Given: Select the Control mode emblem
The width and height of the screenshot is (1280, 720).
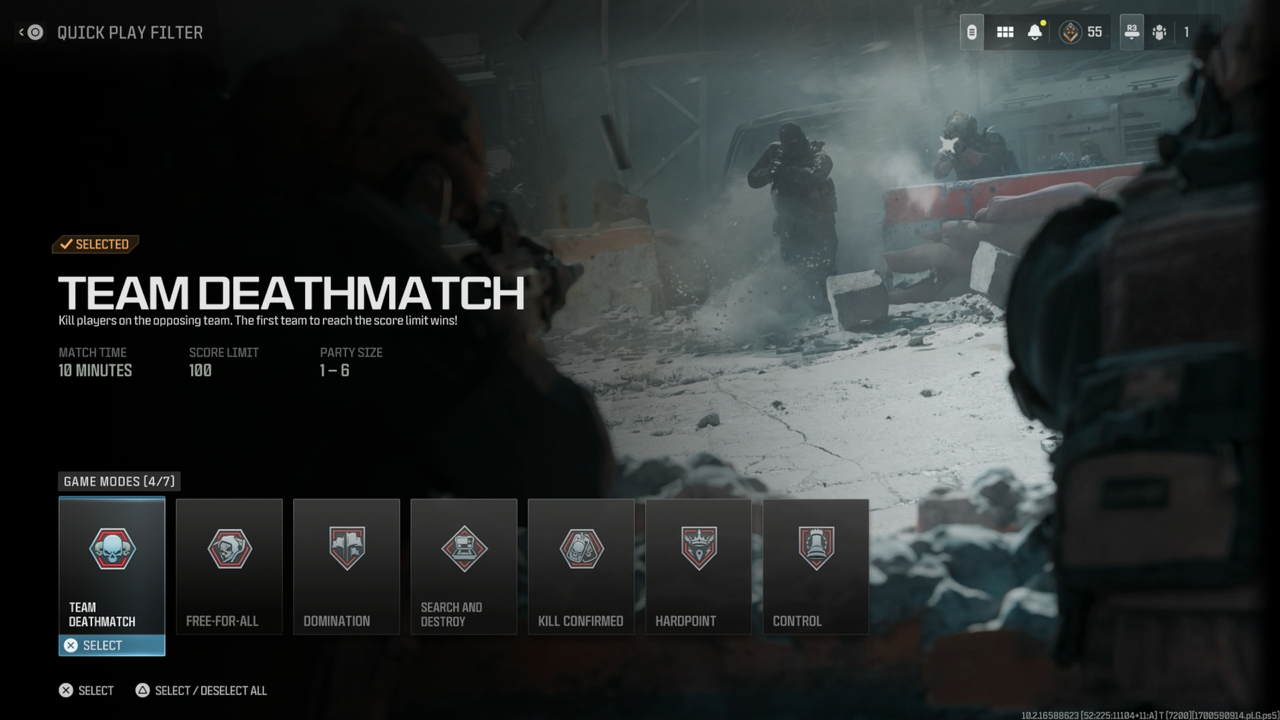Looking at the screenshot, I should pos(815,548).
